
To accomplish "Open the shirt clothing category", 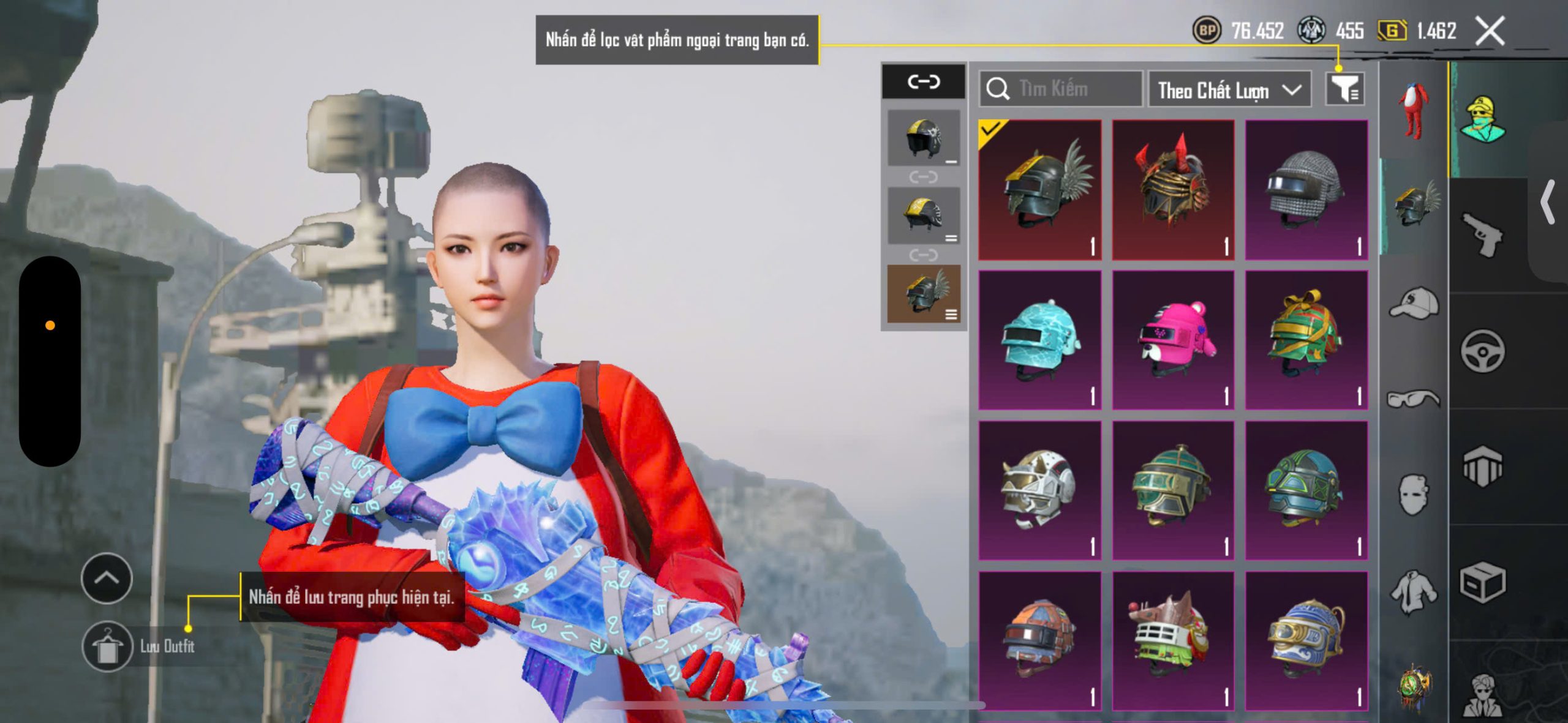I will [1414, 591].
